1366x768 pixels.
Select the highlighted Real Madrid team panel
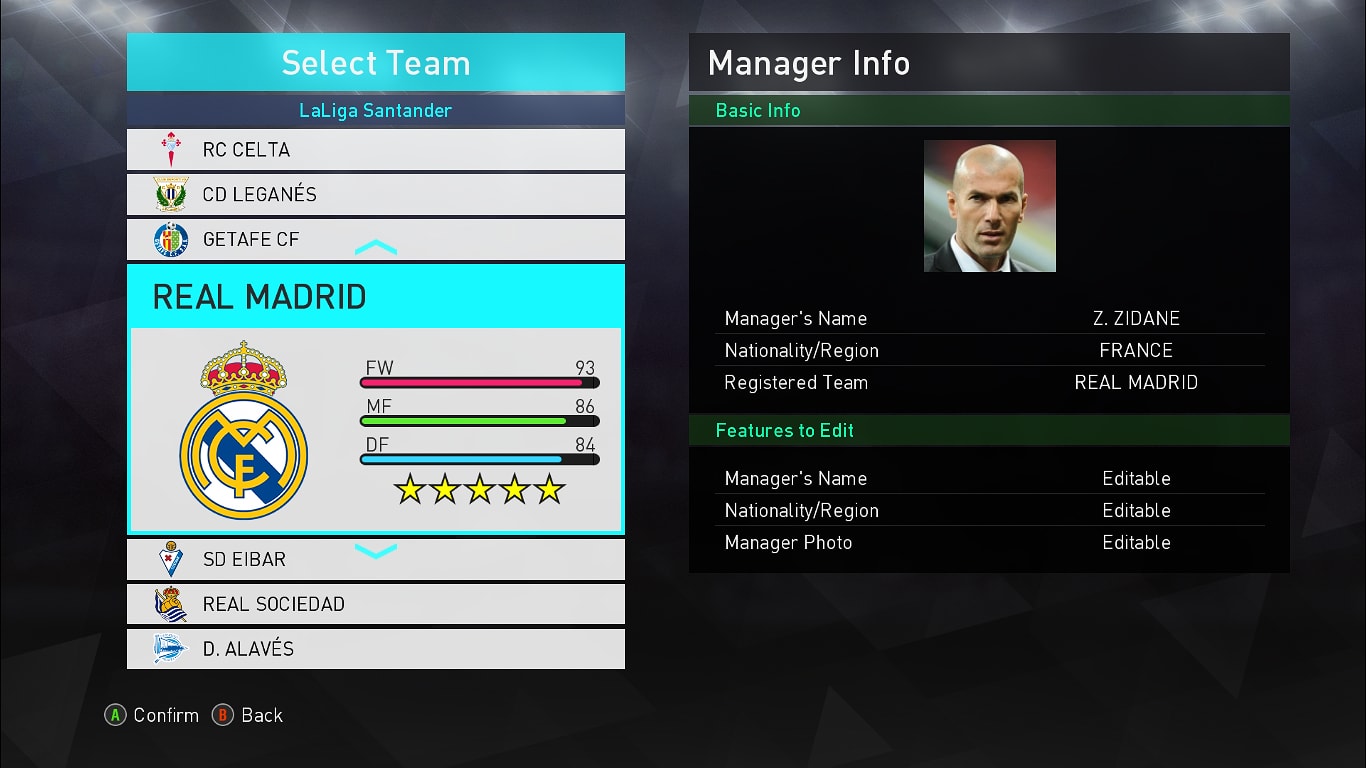(x=375, y=400)
